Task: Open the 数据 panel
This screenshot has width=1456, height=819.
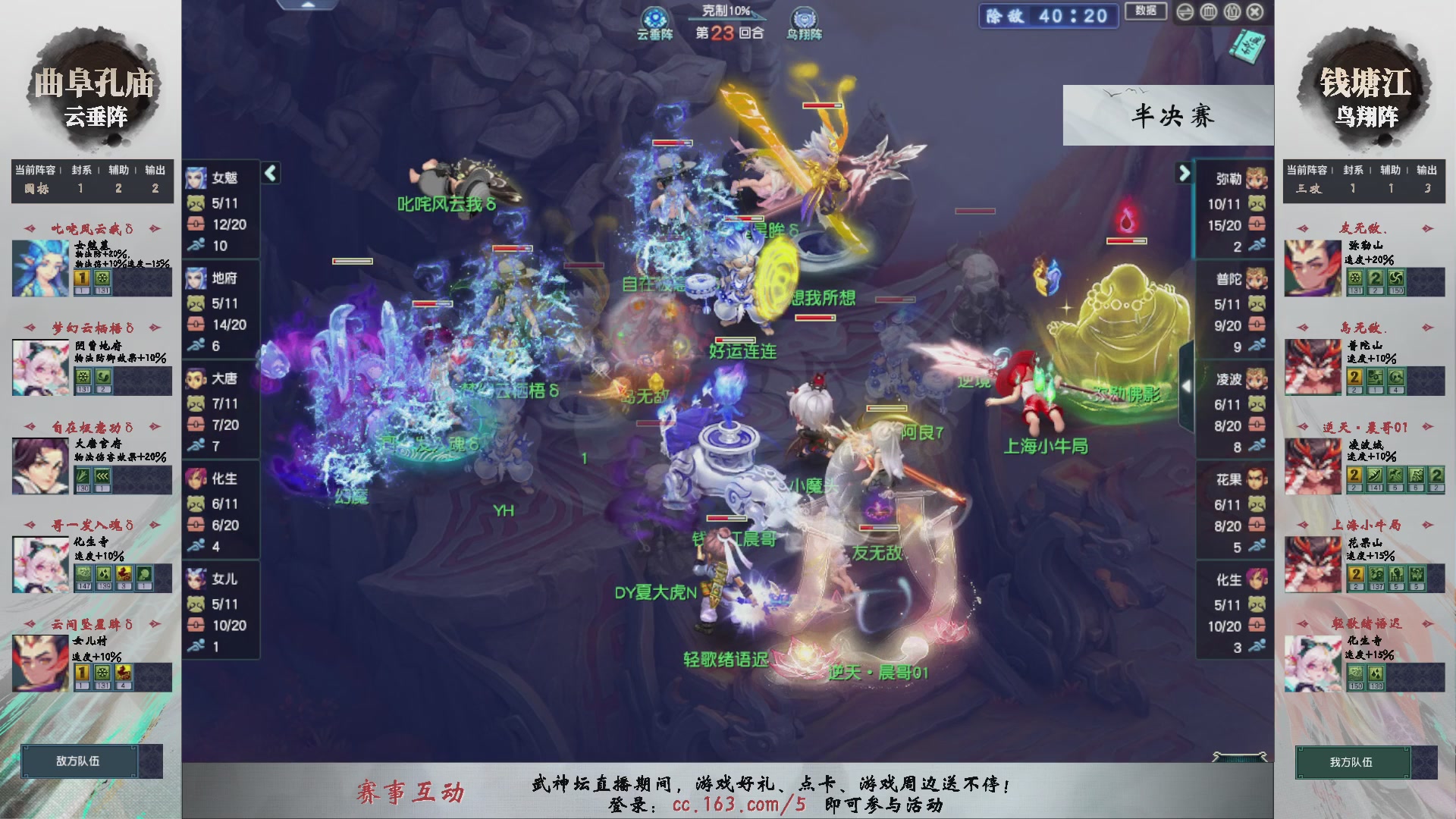Action: point(1145,13)
